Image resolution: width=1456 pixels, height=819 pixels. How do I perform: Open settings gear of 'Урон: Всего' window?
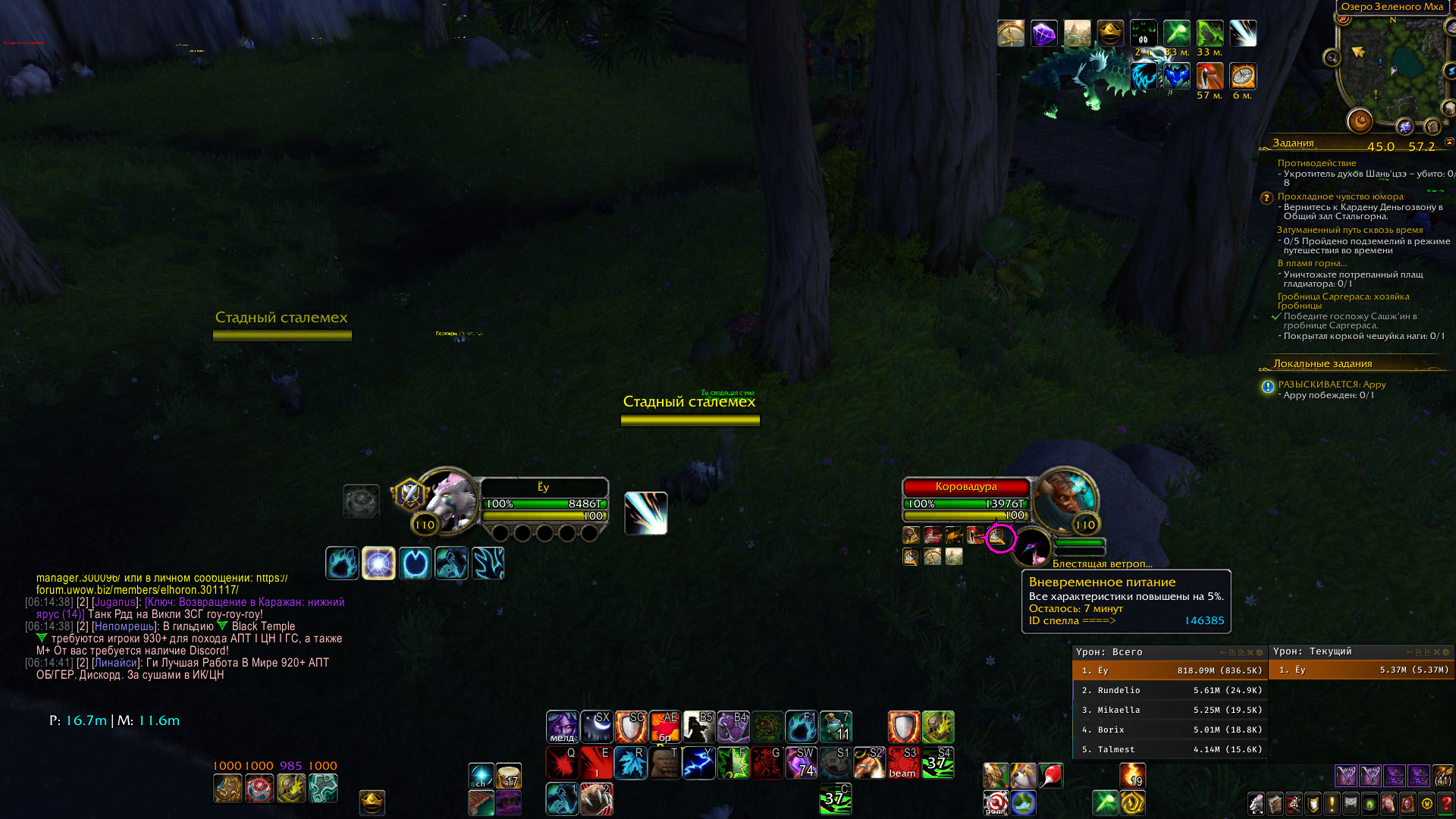point(1260,652)
